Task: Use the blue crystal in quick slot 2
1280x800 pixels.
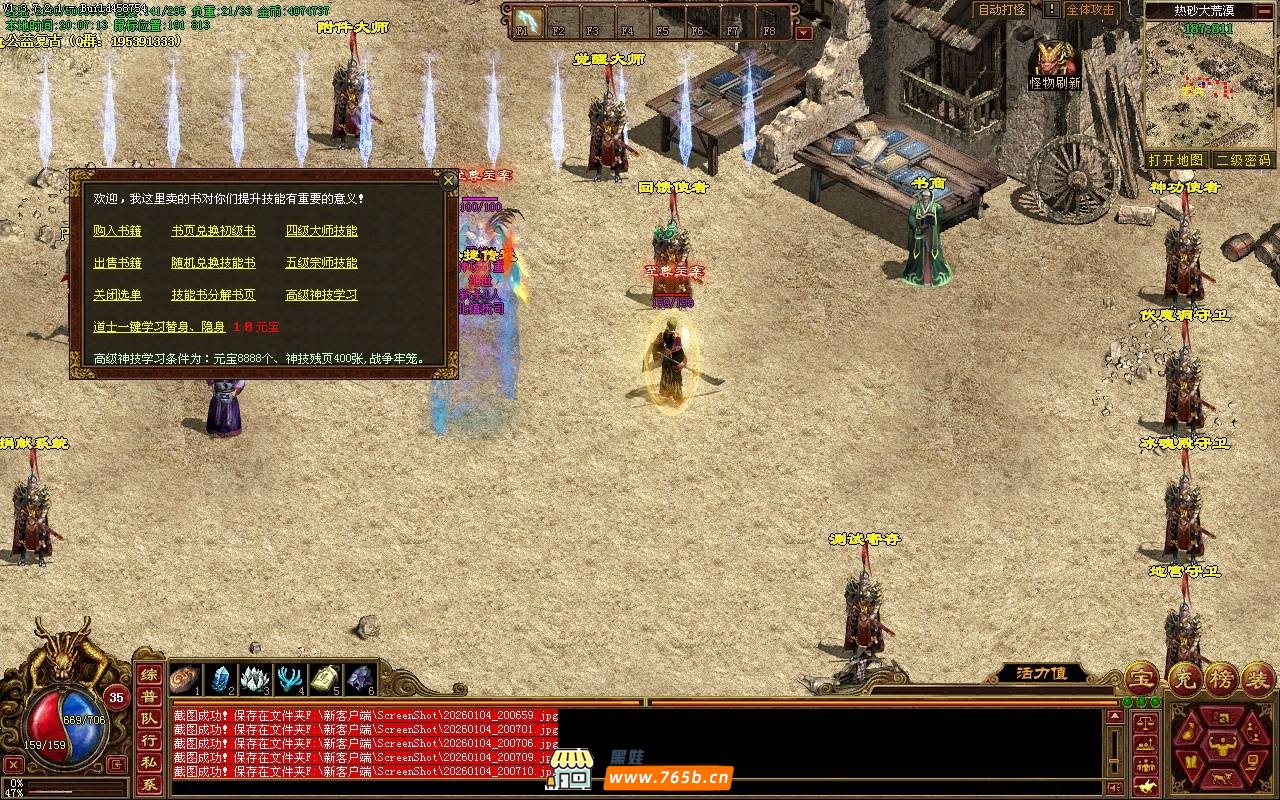Action: point(221,679)
